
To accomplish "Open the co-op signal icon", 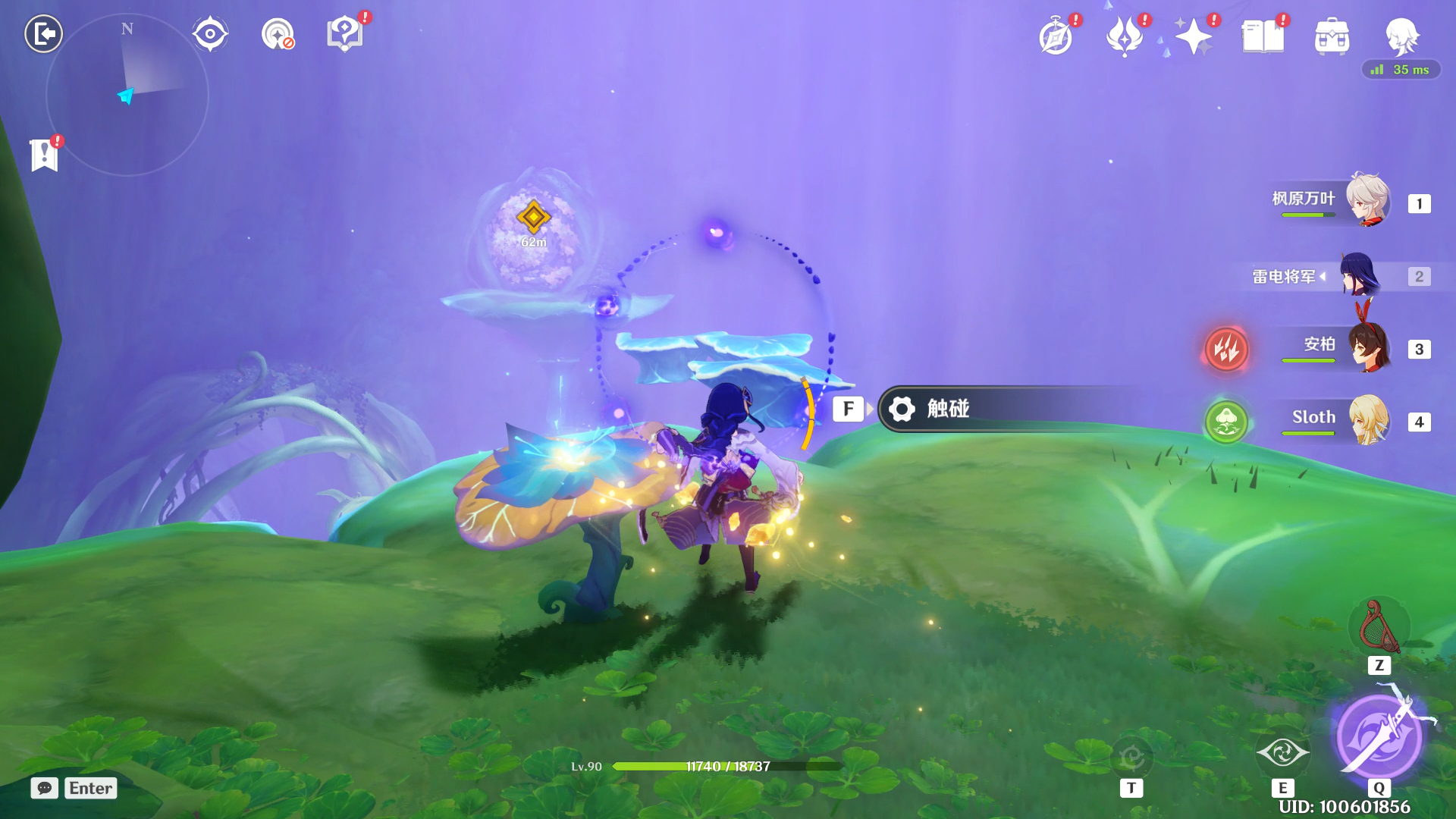I will [x=278, y=34].
